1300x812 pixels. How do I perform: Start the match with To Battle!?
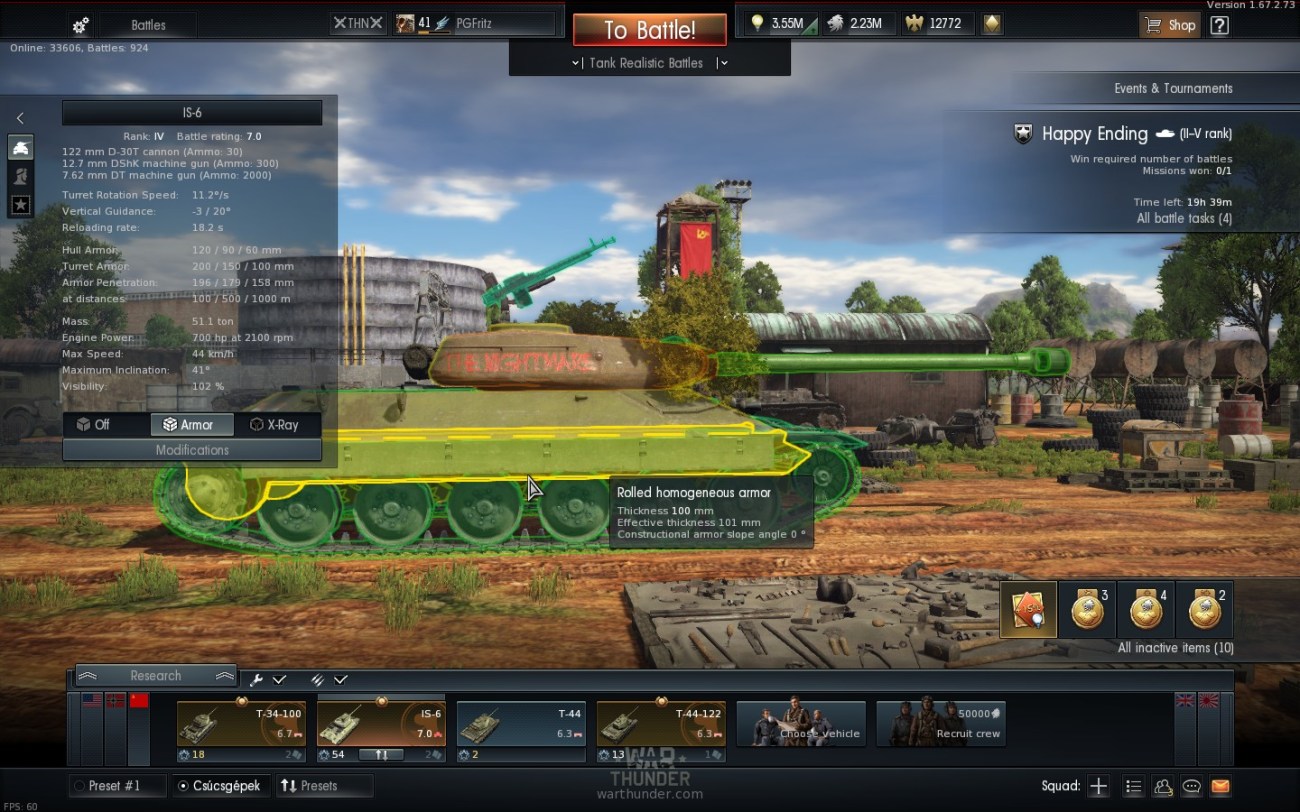[x=649, y=30]
